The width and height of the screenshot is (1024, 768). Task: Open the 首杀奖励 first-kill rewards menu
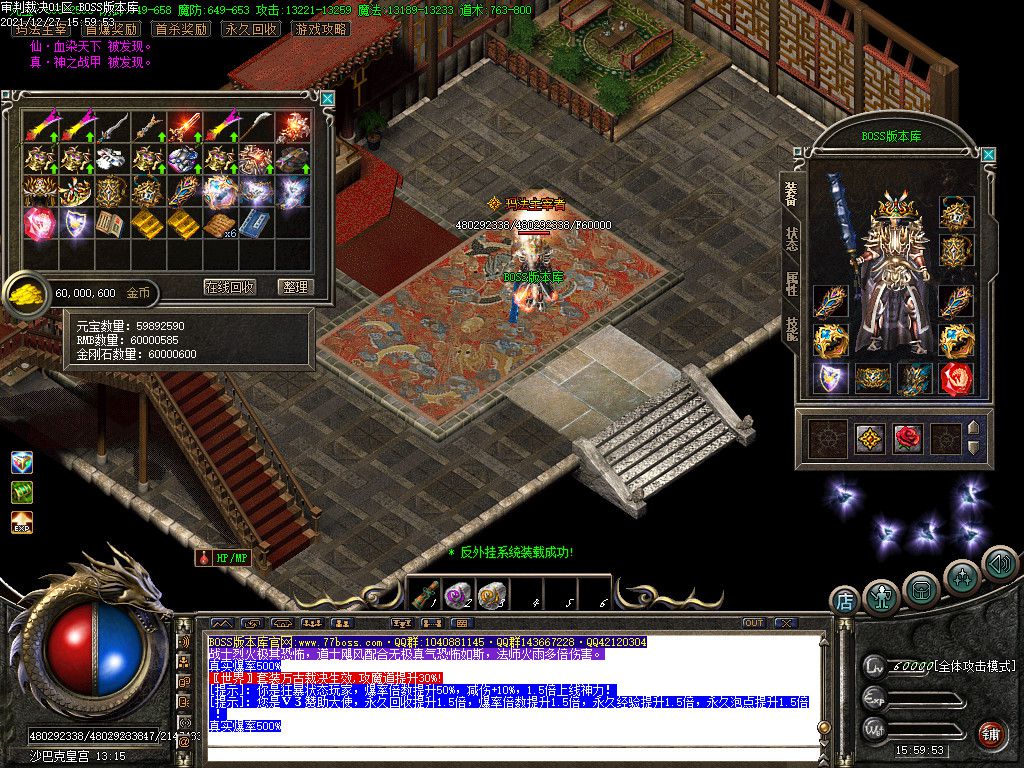coord(181,29)
